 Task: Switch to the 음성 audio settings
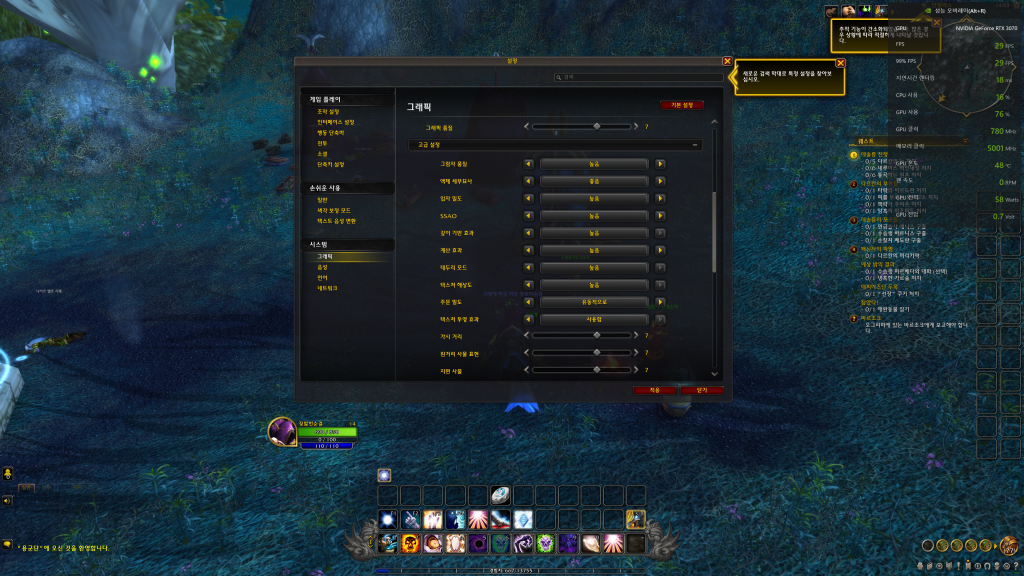tap(322, 267)
